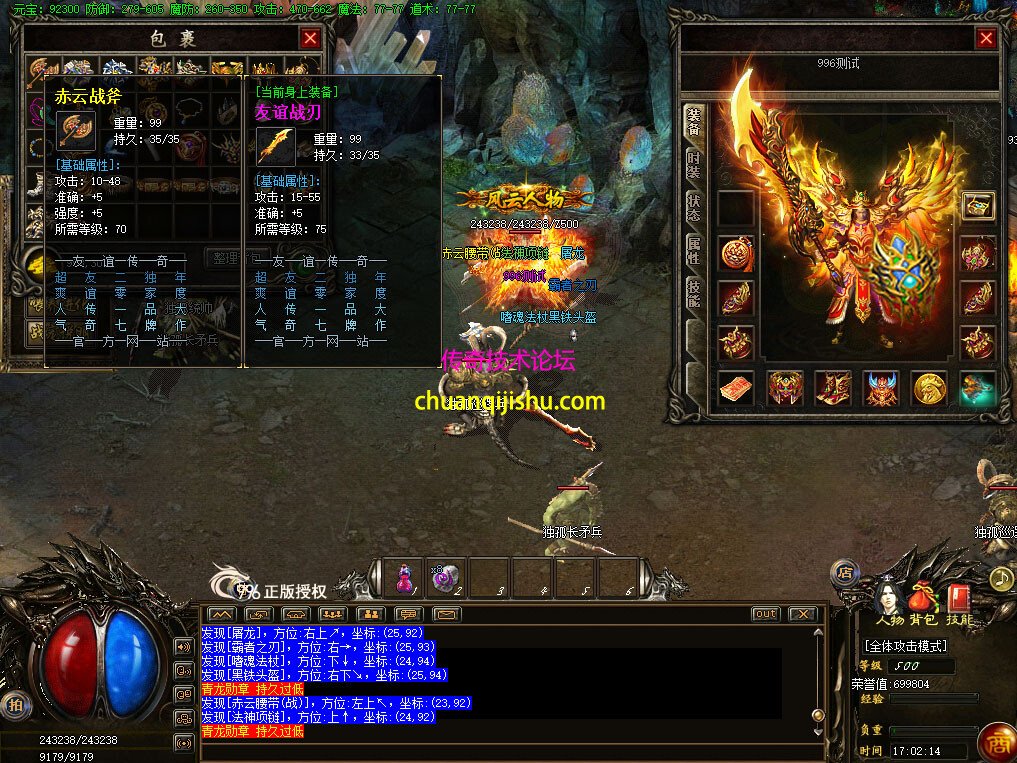Screen dimensions: 1017x763
Task: Select the golden boots equipment slot
Action: (833, 388)
